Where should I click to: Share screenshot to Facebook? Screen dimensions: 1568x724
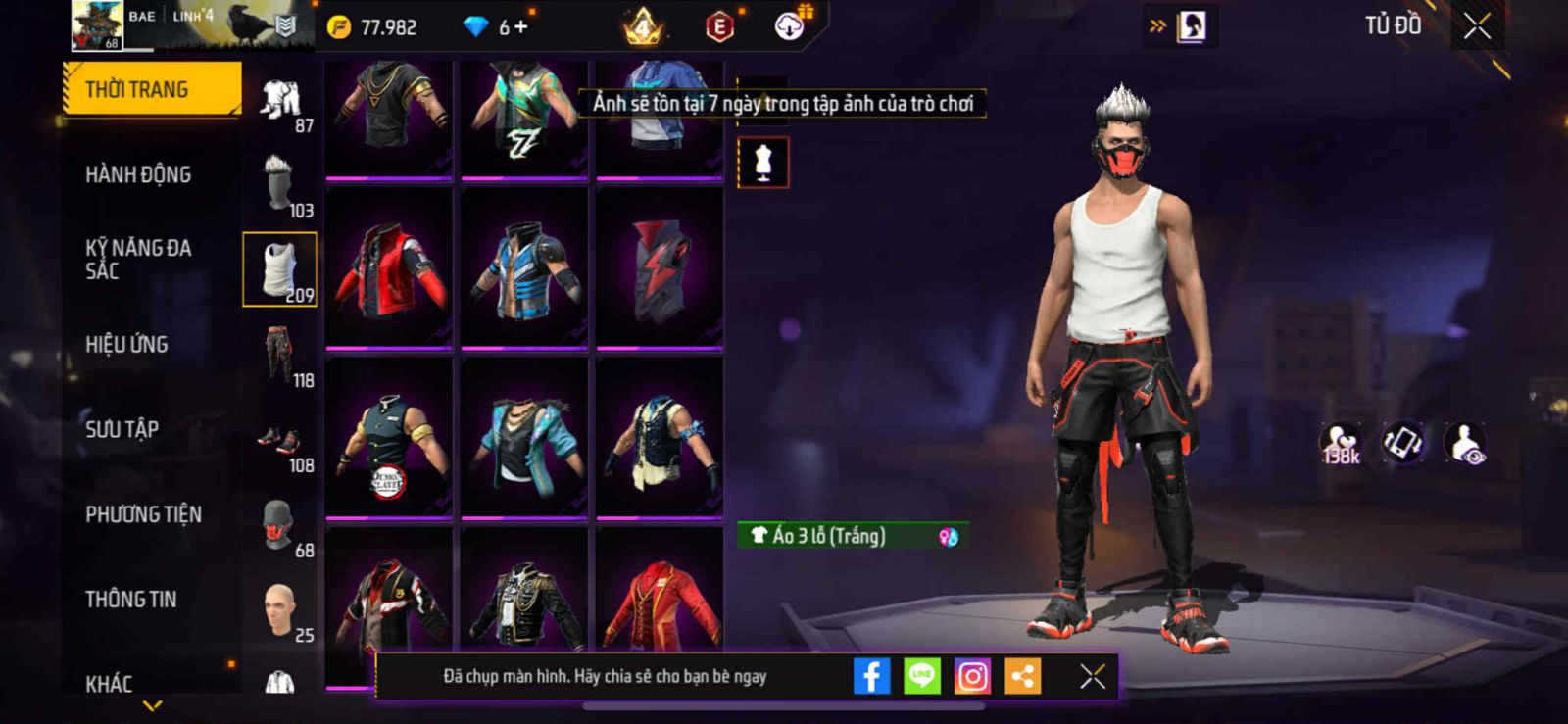point(871,676)
